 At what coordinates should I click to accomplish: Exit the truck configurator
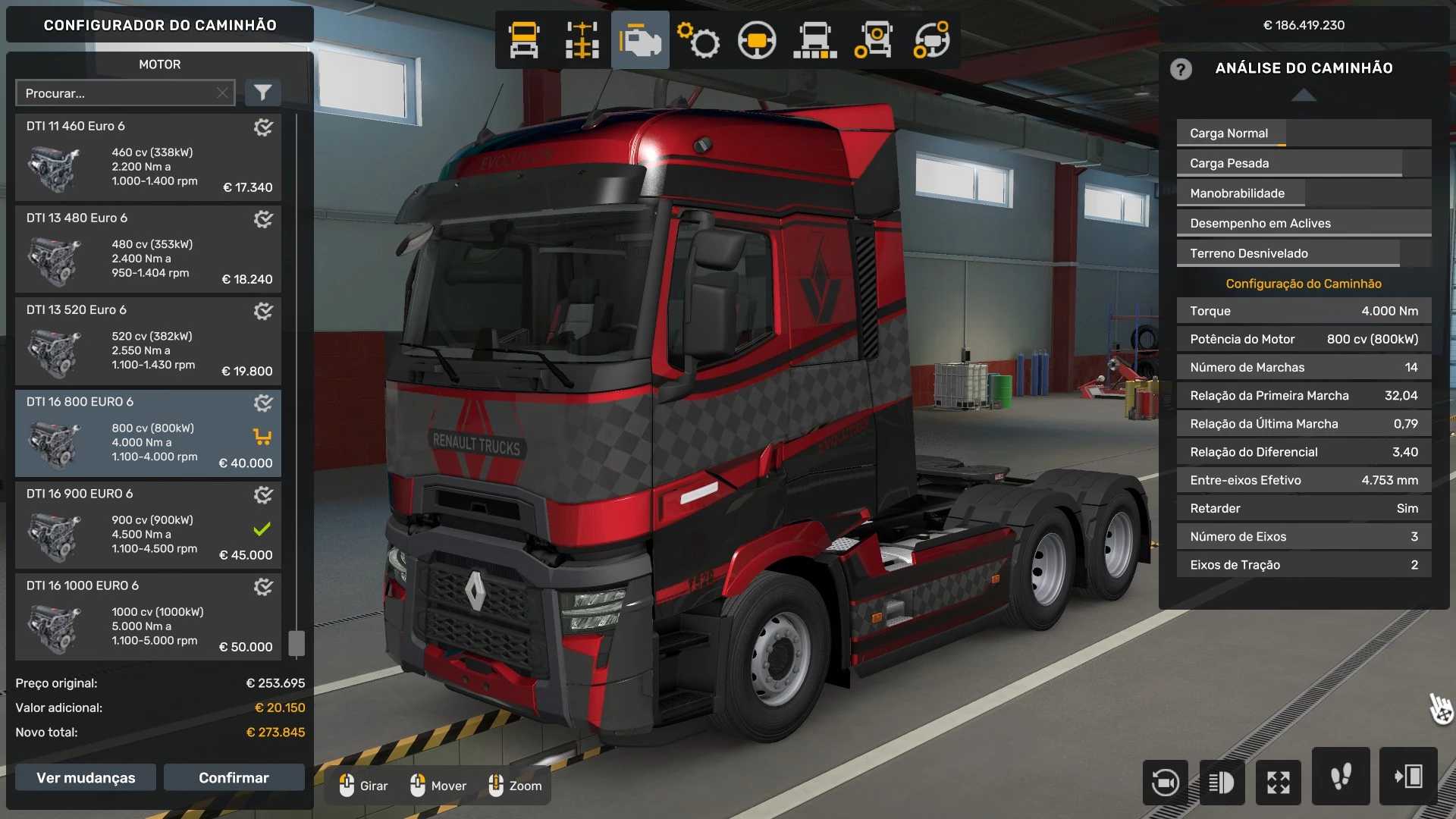point(1408,777)
